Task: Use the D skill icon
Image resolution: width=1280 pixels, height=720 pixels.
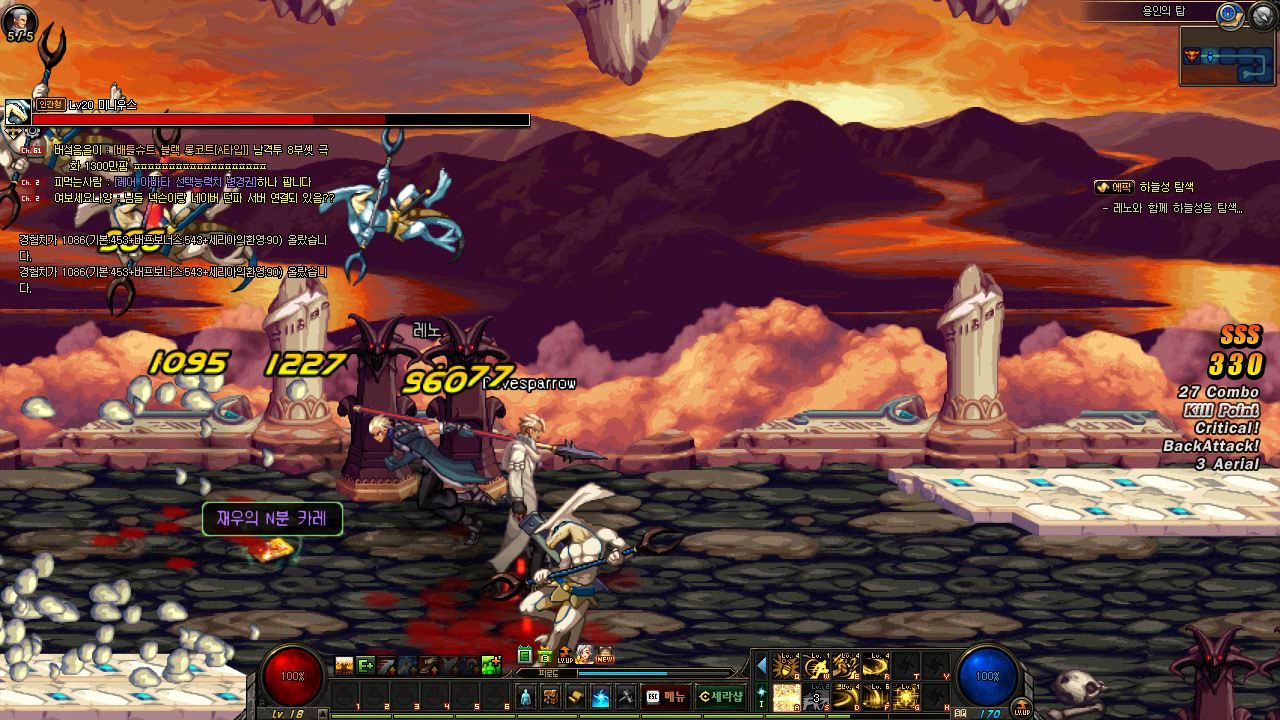Action: [846, 696]
